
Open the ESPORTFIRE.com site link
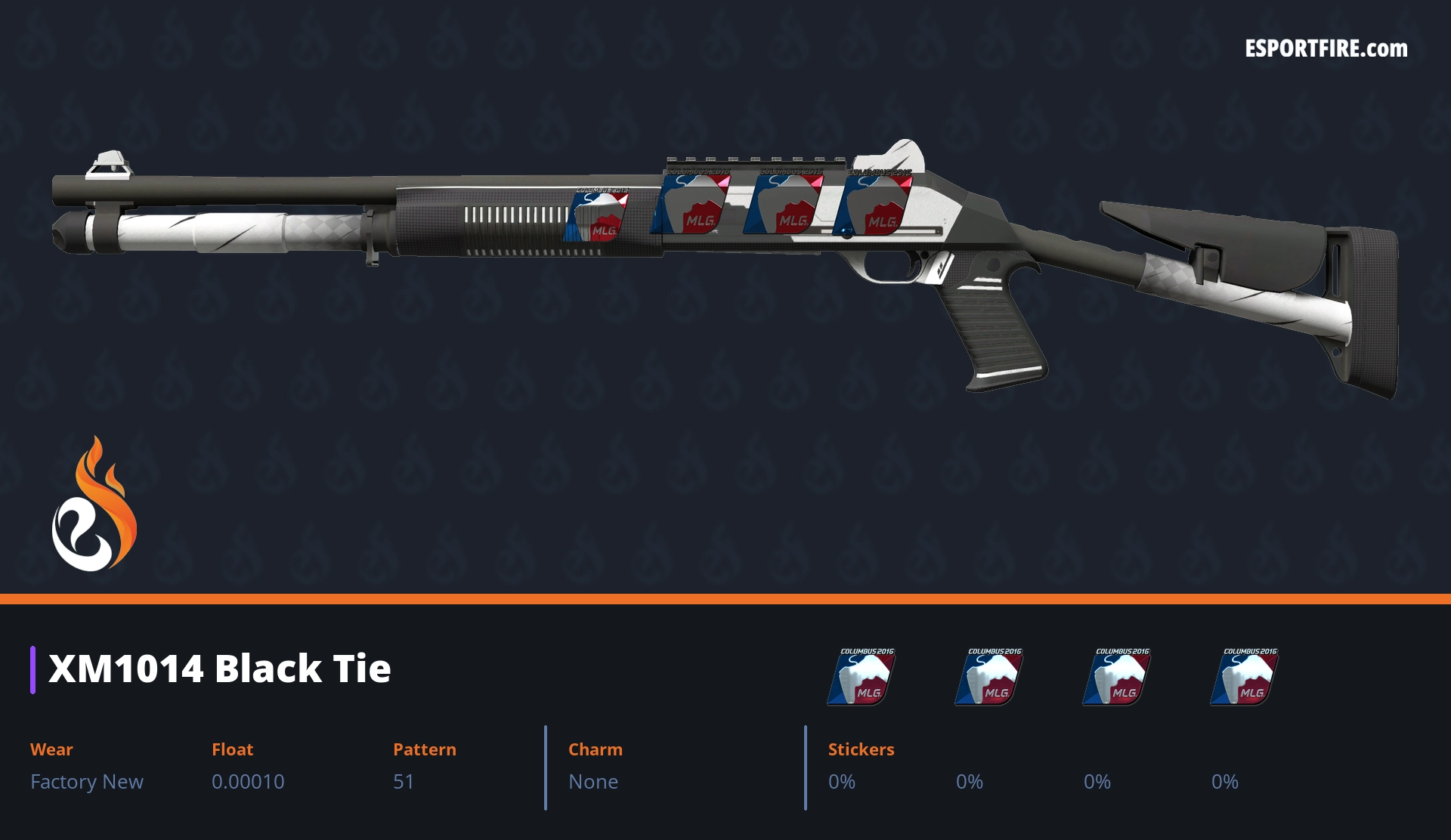click(1326, 49)
